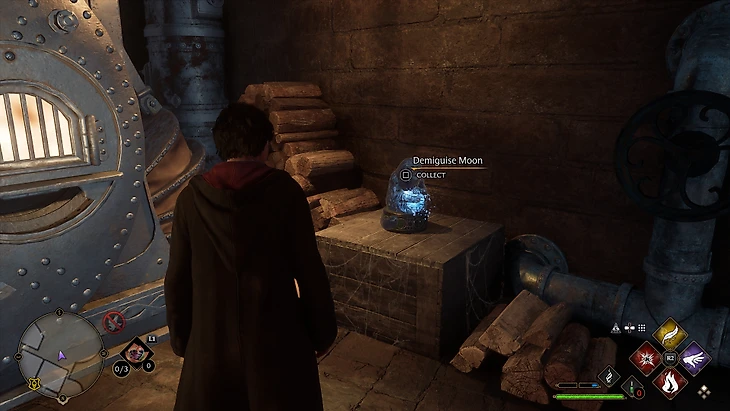The width and height of the screenshot is (730, 411).
Task: Open the four-diamond spell set selector
Action: 705,391
